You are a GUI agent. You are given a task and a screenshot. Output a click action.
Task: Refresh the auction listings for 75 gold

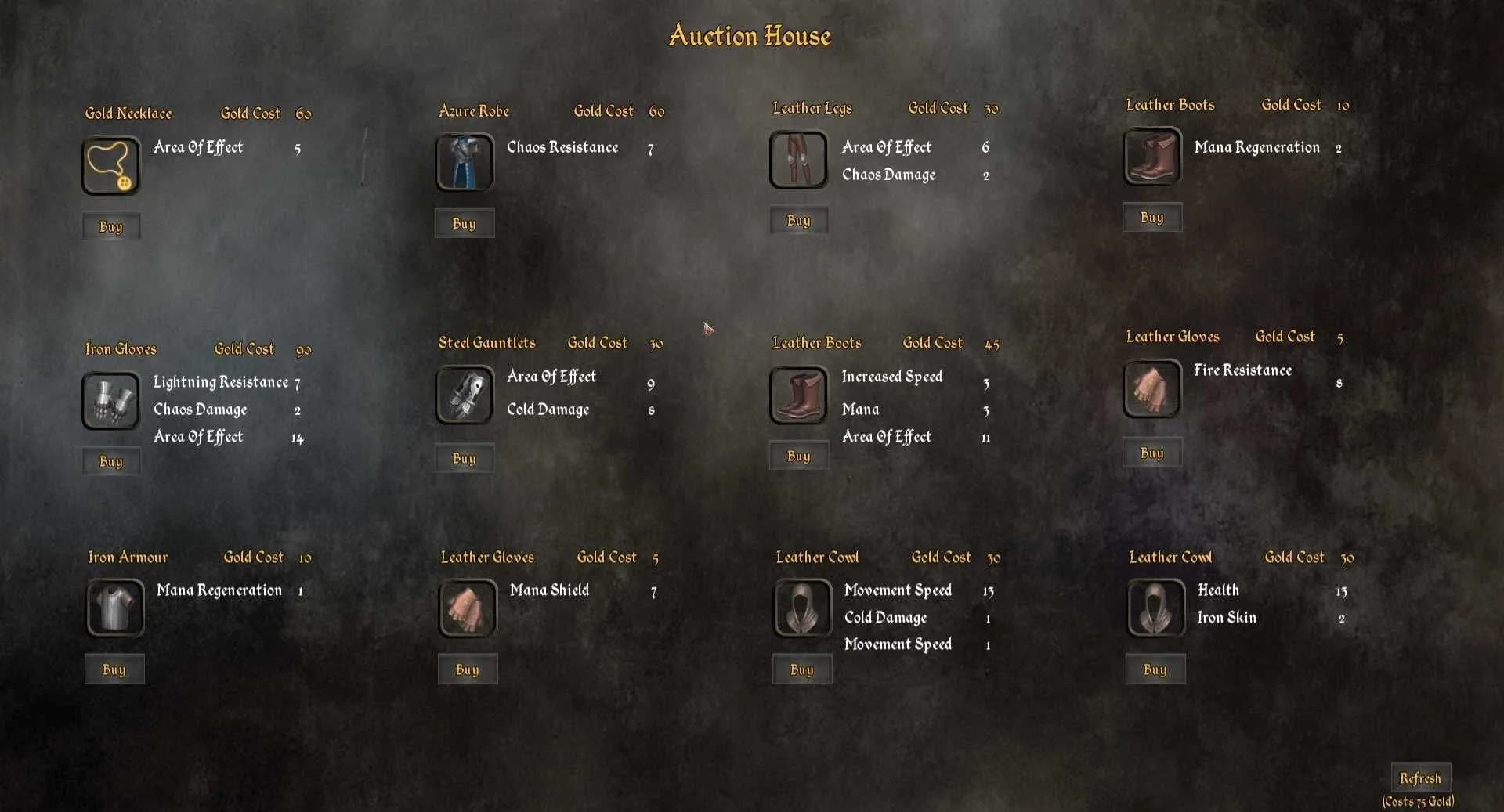(1421, 778)
